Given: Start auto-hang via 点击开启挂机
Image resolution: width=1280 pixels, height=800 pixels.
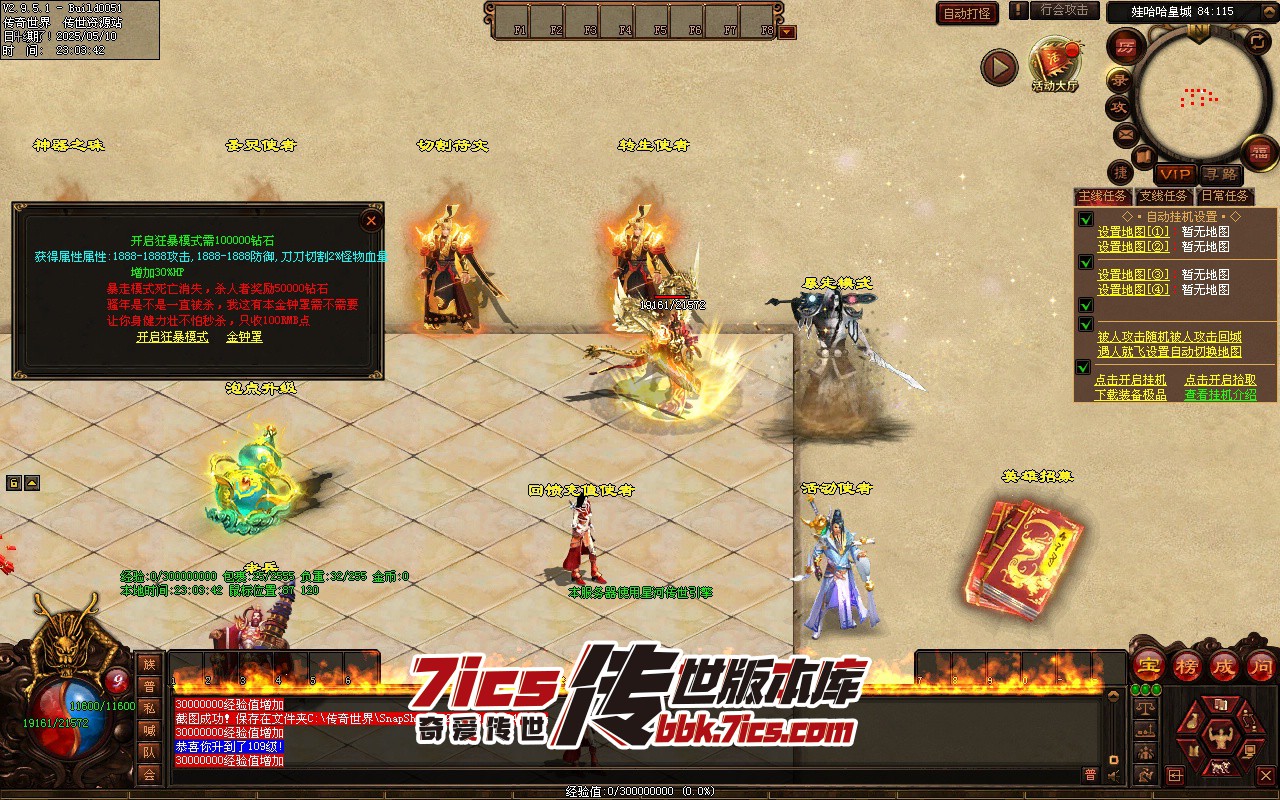Looking at the screenshot, I should (x=1130, y=380).
